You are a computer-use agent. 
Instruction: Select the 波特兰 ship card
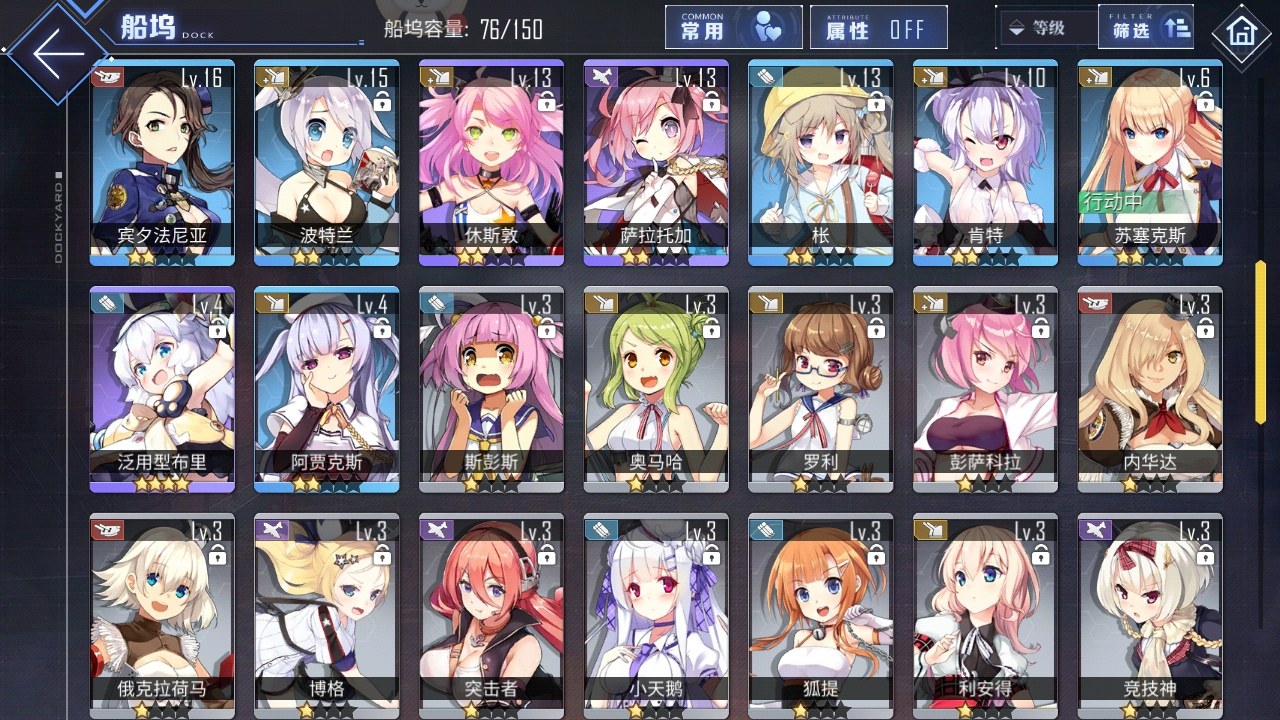pyautogui.click(x=326, y=162)
